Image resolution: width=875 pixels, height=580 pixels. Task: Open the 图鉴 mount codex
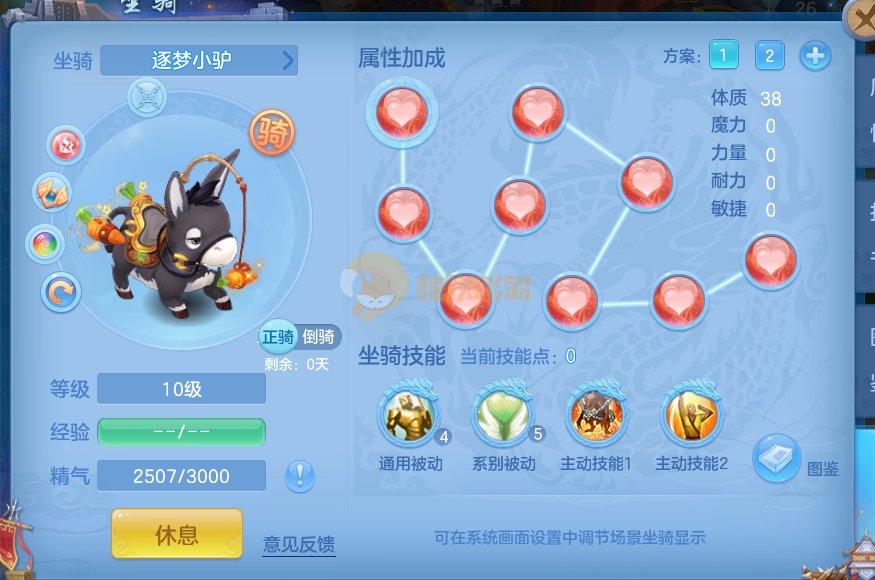coord(778,458)
